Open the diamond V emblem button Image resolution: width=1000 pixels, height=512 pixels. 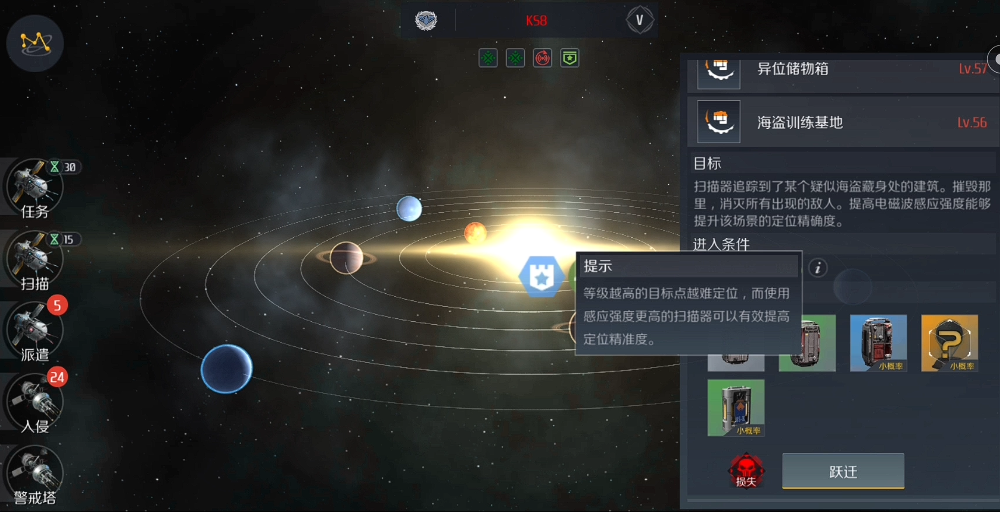(x=640, y=20)
